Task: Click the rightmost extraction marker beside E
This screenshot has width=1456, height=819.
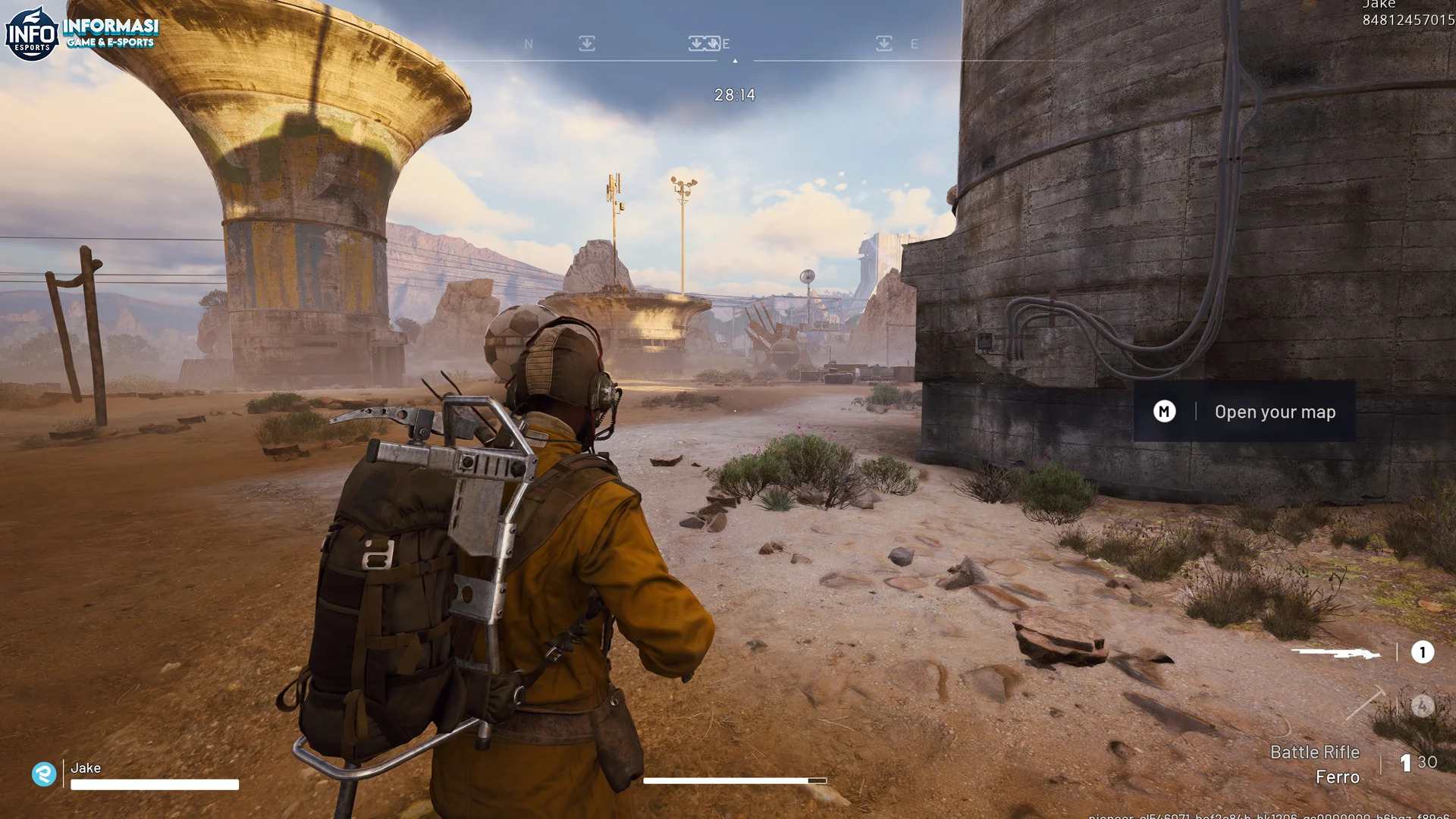Action: [883, 43]
